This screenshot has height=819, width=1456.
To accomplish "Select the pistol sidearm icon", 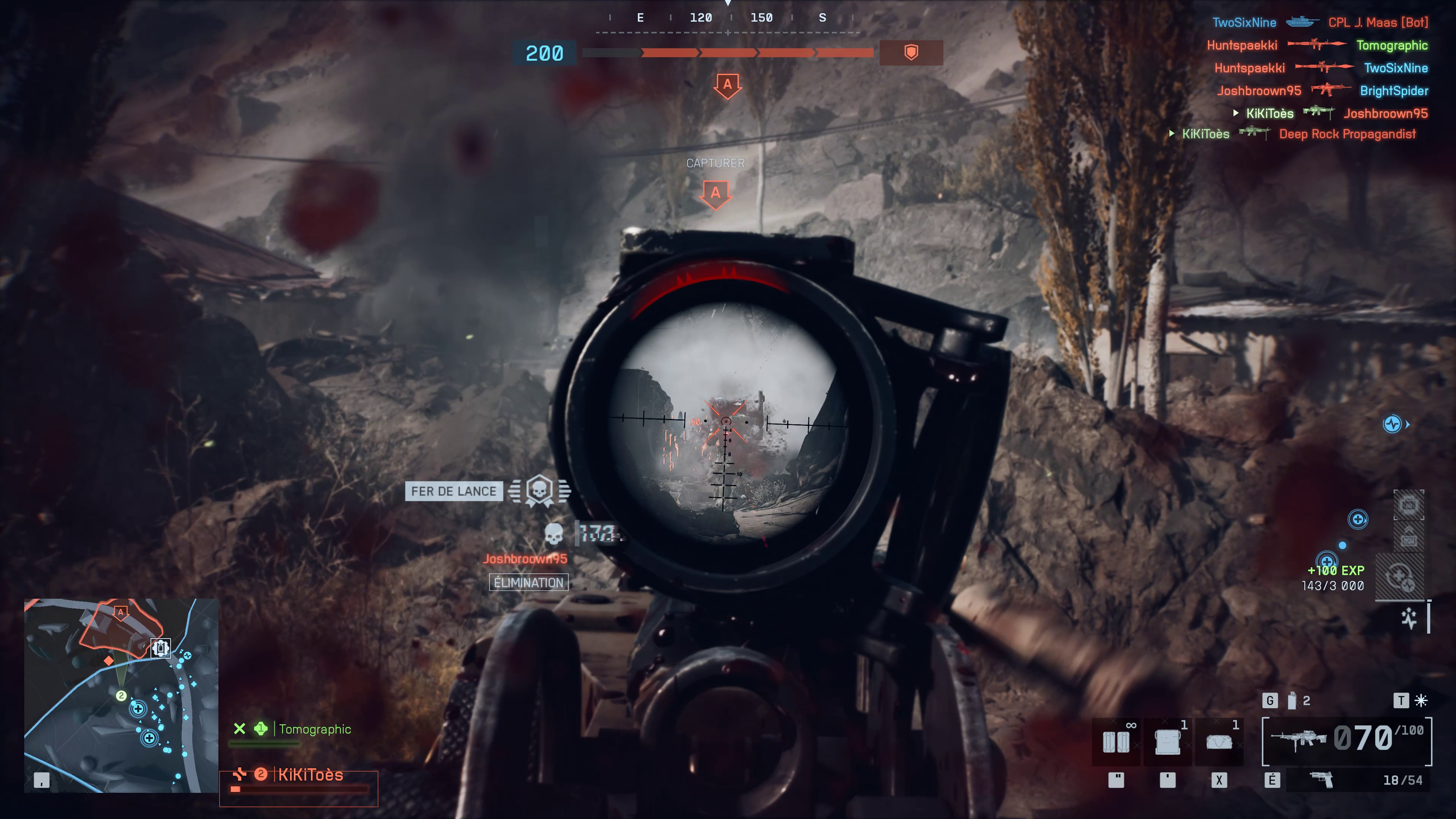I will (x=1322, y=780).
